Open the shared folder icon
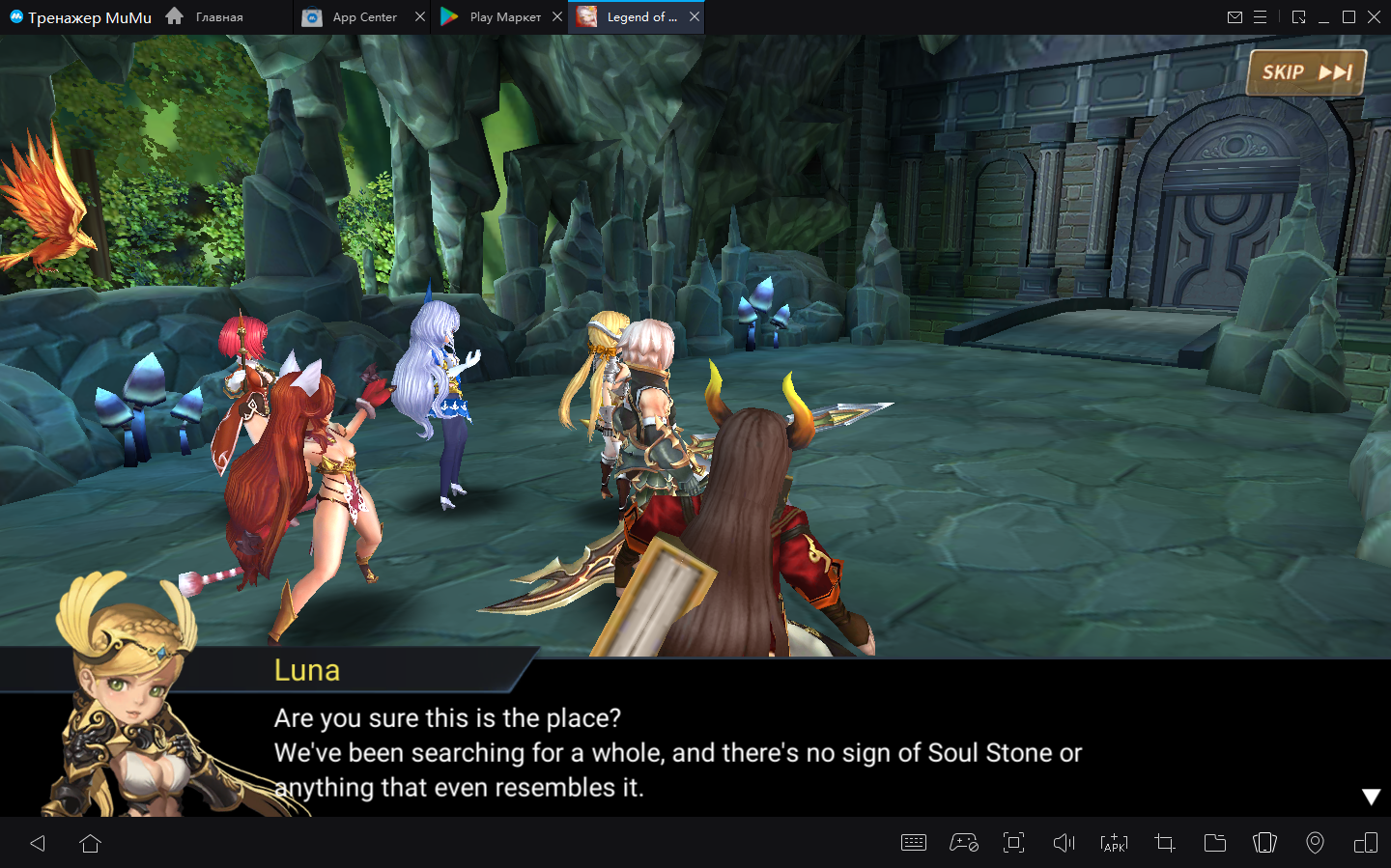 click(x=1215, y=843)
